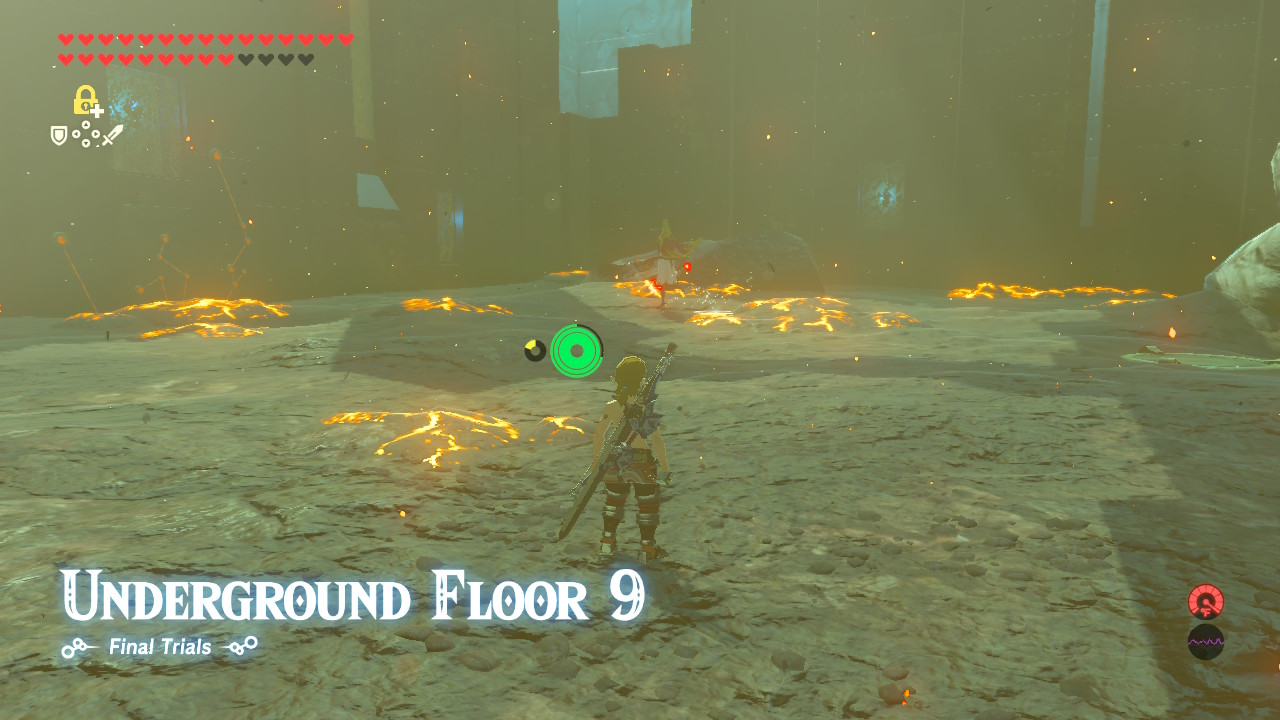Click the purple waveform on the noise meter
The image size is (1280, 720).
[x=1205, y=642]
